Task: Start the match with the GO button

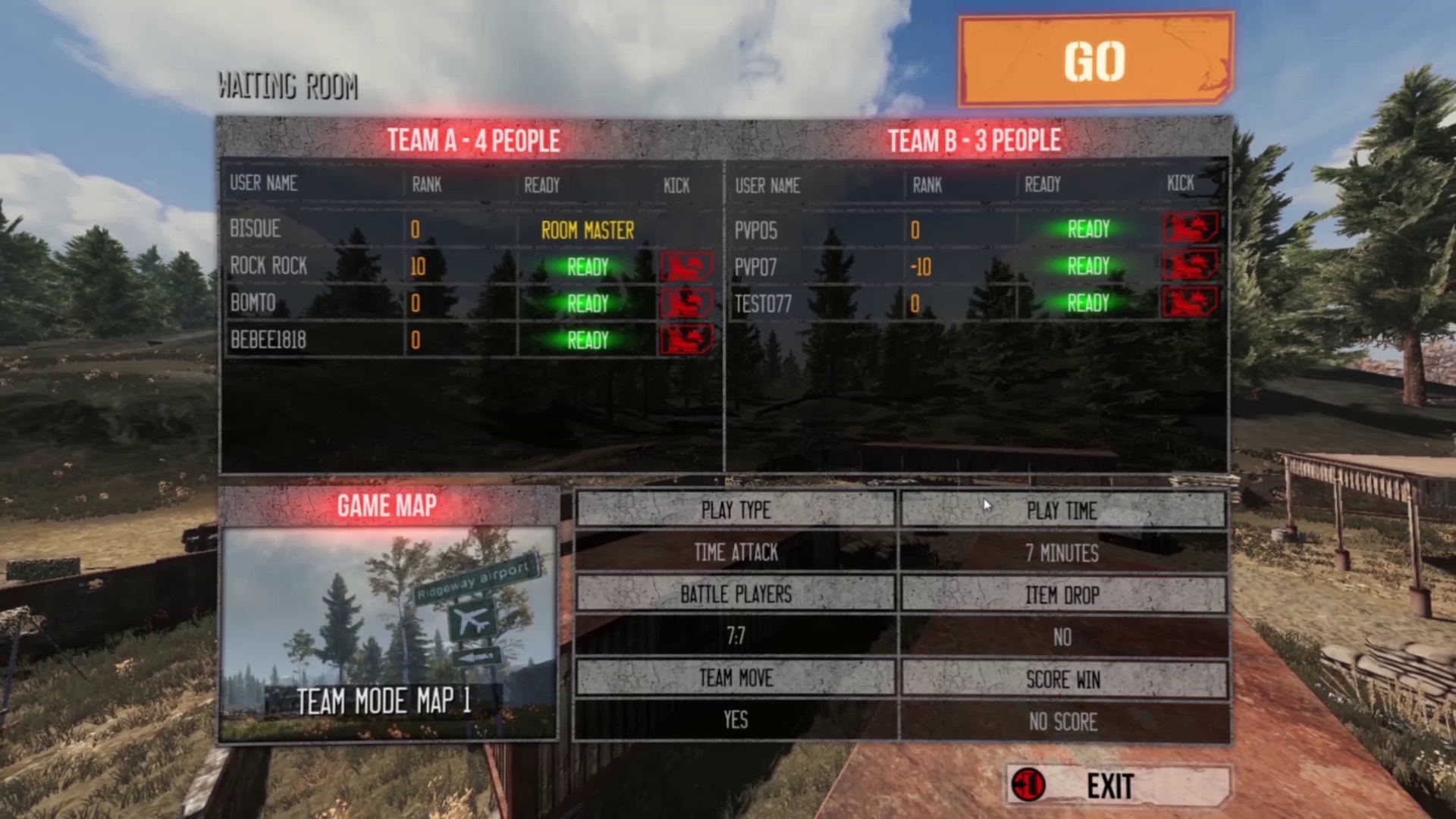Action: (x=1095, y=60)
